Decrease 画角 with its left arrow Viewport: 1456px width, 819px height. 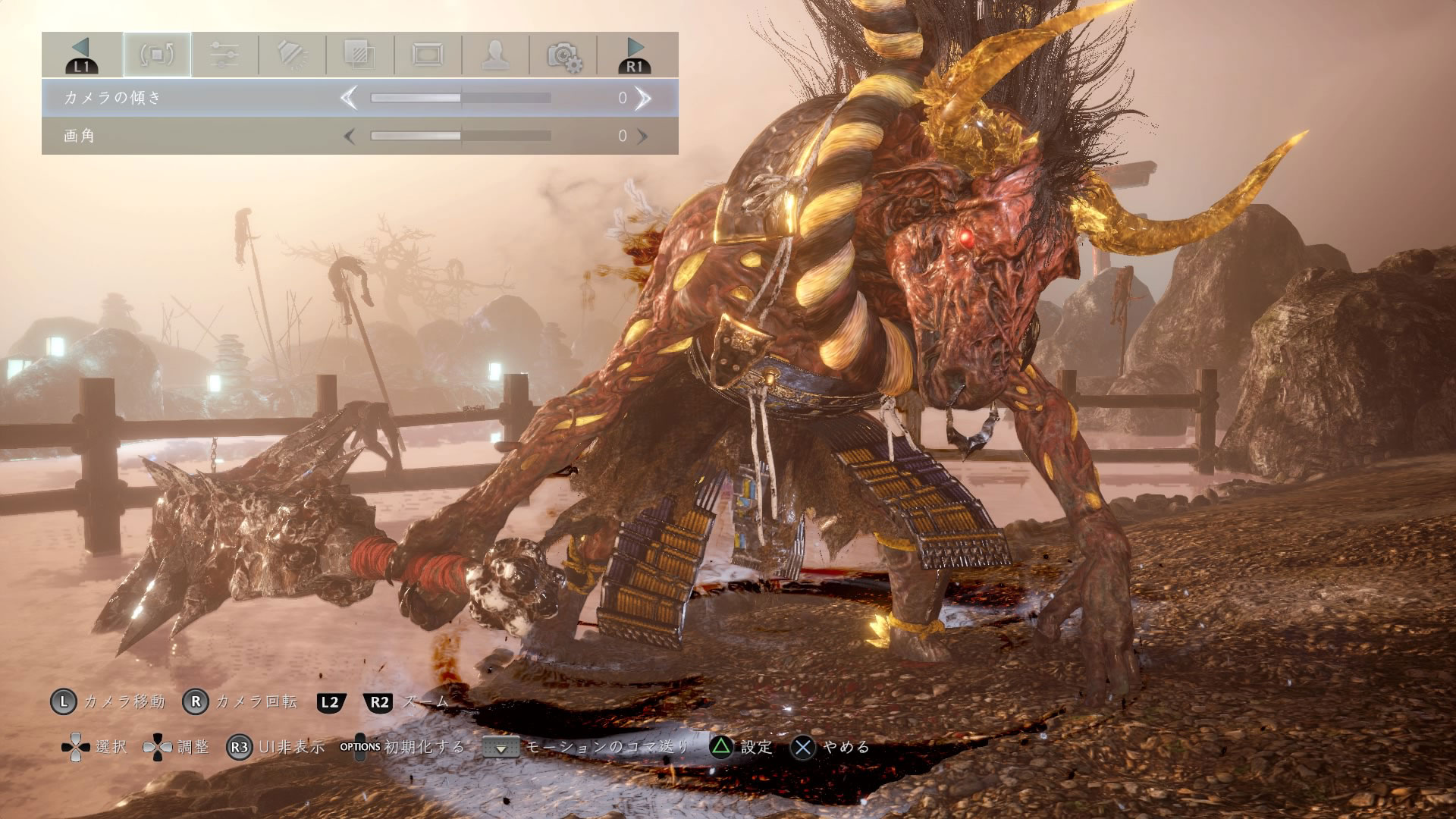(349, 136)
